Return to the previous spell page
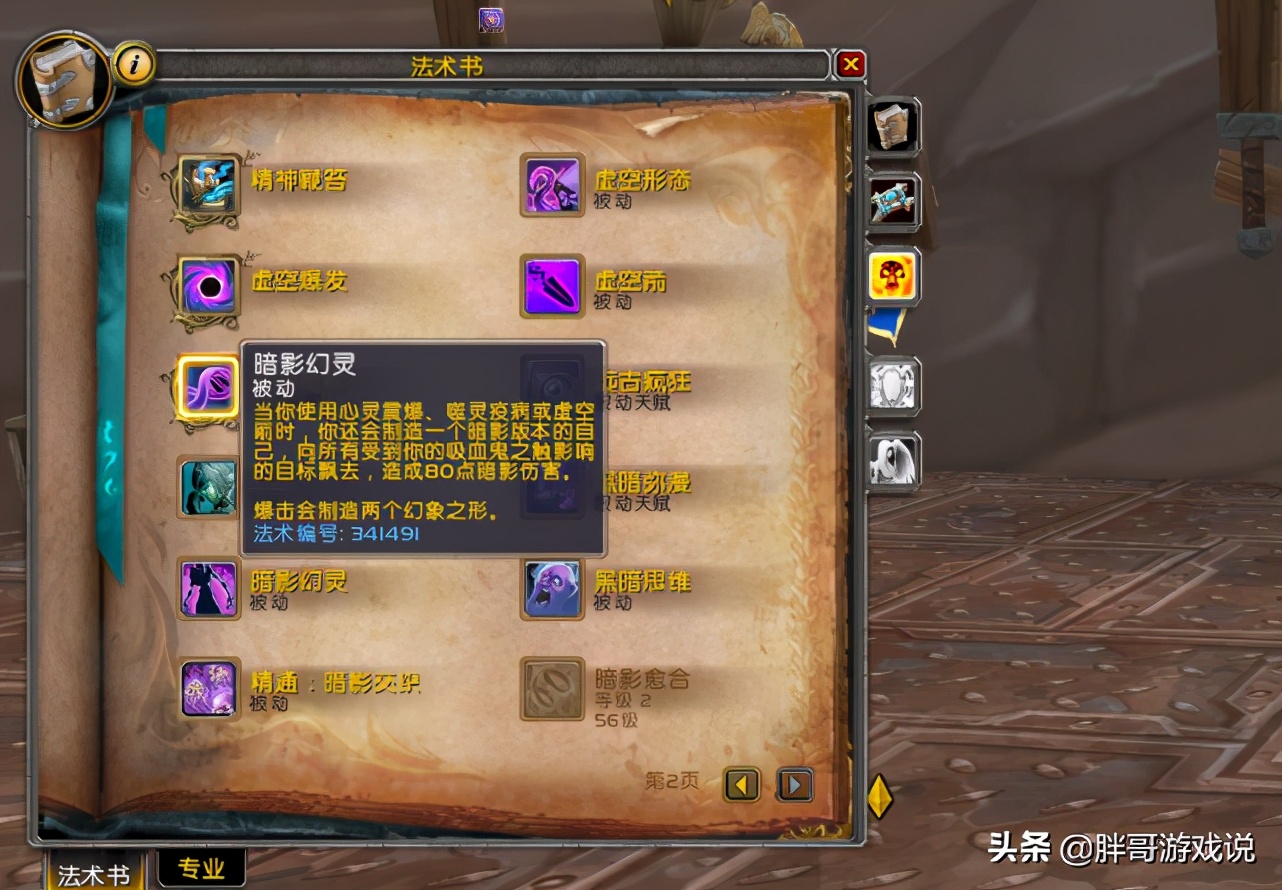 coord(741,786)
